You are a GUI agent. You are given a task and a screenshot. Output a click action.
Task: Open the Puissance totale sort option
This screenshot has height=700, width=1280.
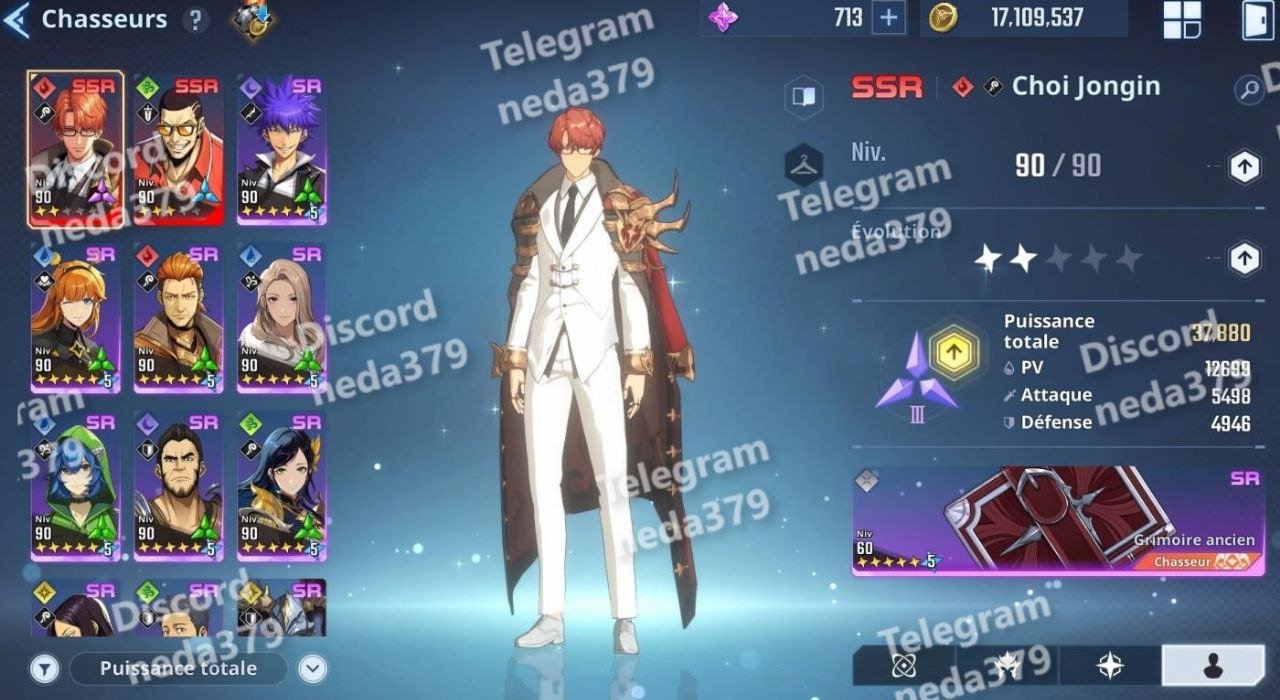[178, 668]
